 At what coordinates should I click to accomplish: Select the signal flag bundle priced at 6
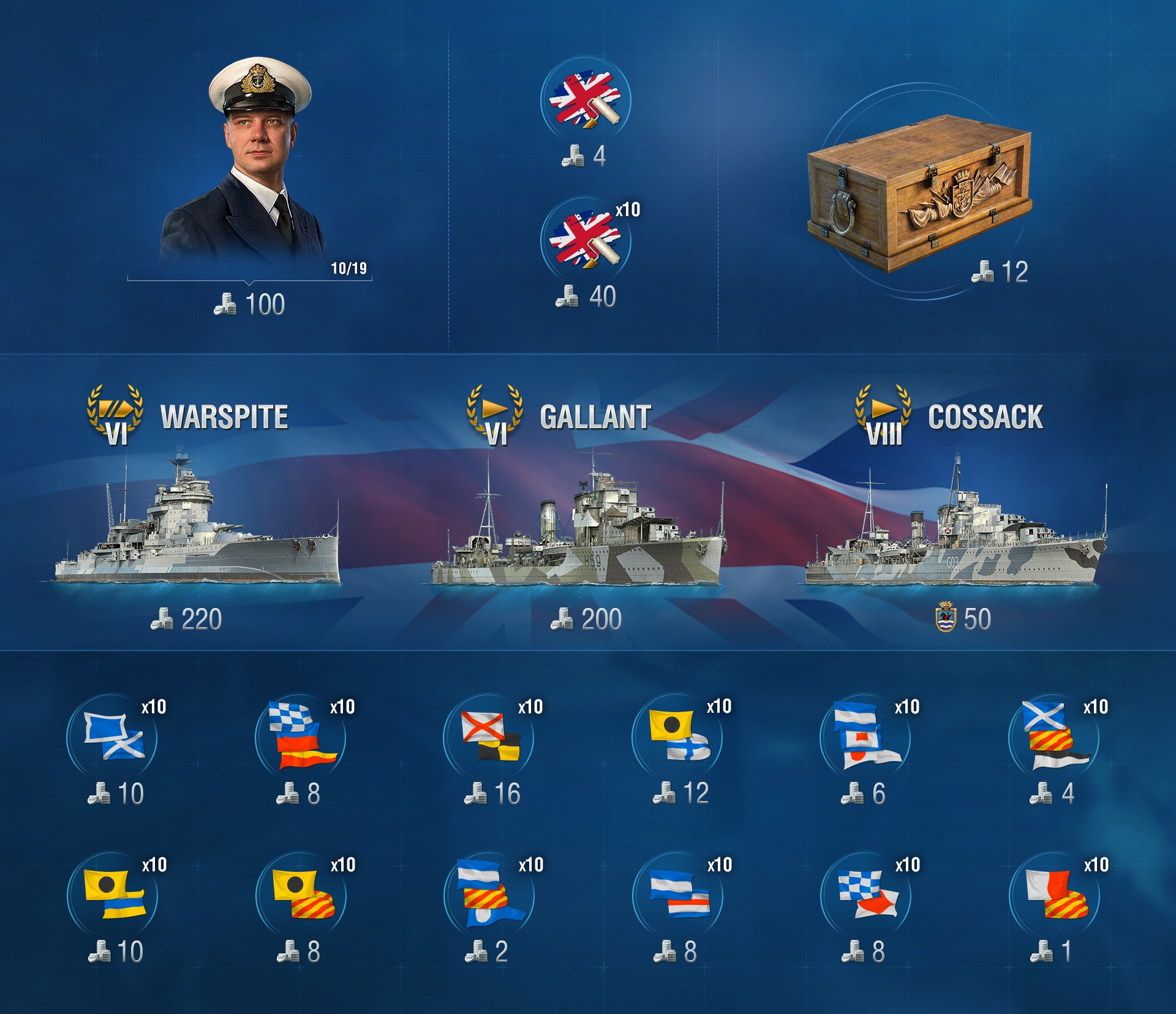[x=865, y=737]
